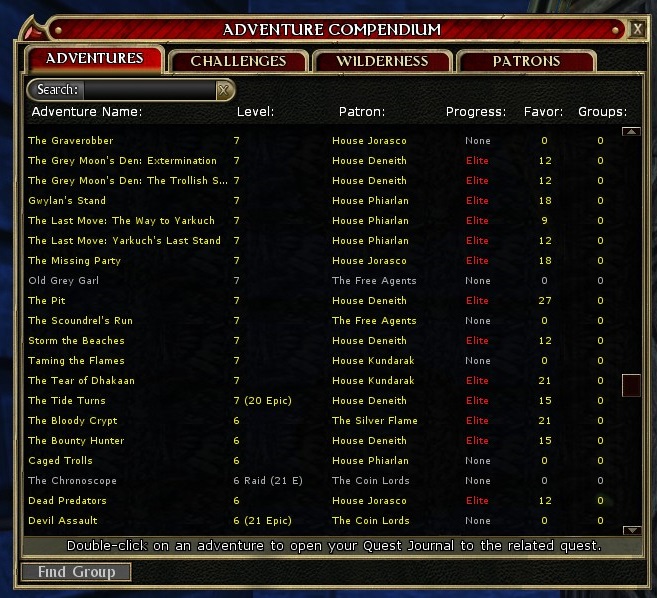Select the Caged Trolls adventure

pyautogui.click(x=60, y=461)
